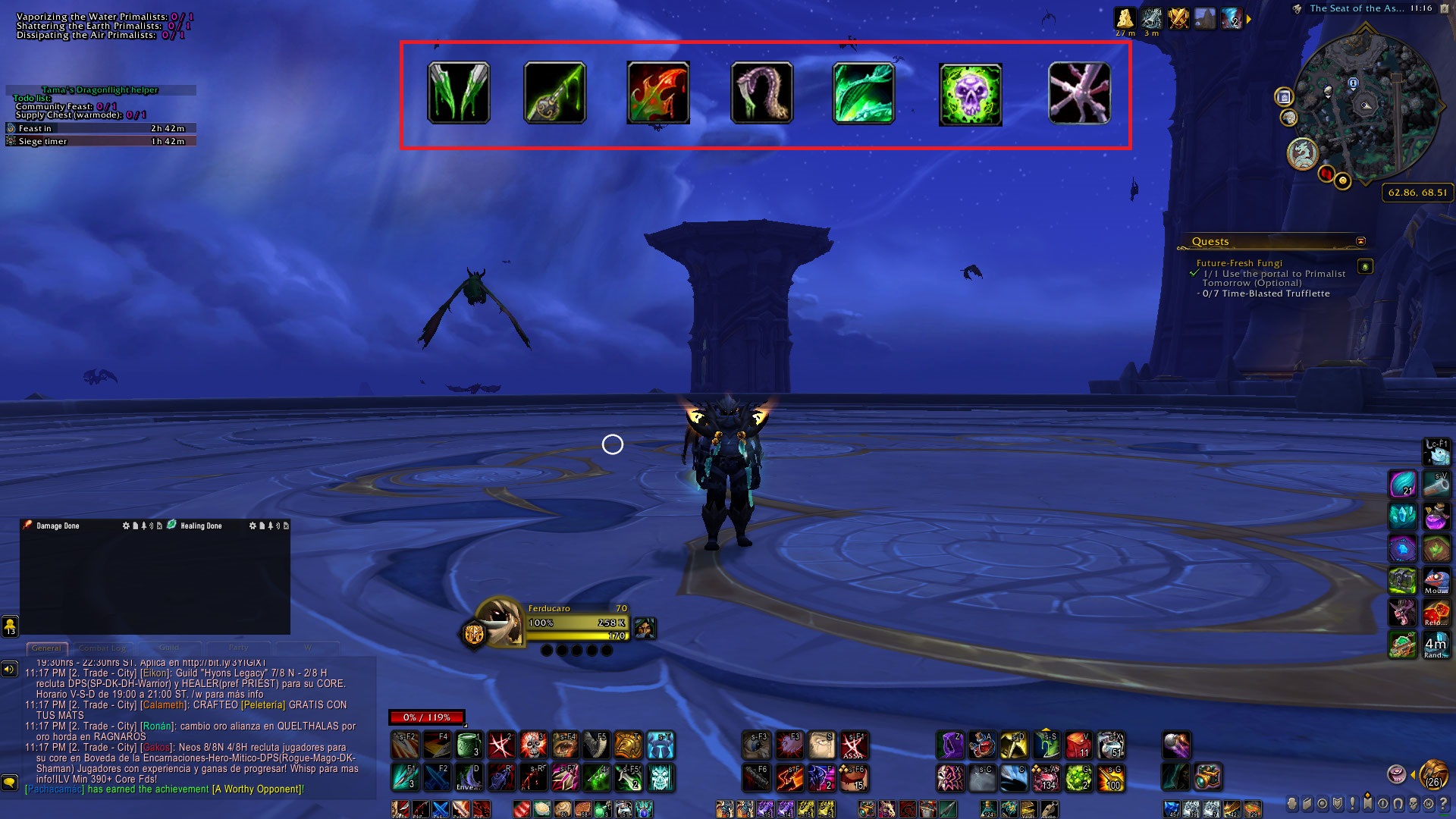Select the Ferducaro player portrait
This screenshot has height=819, width=1456.
tap(499, 621)
